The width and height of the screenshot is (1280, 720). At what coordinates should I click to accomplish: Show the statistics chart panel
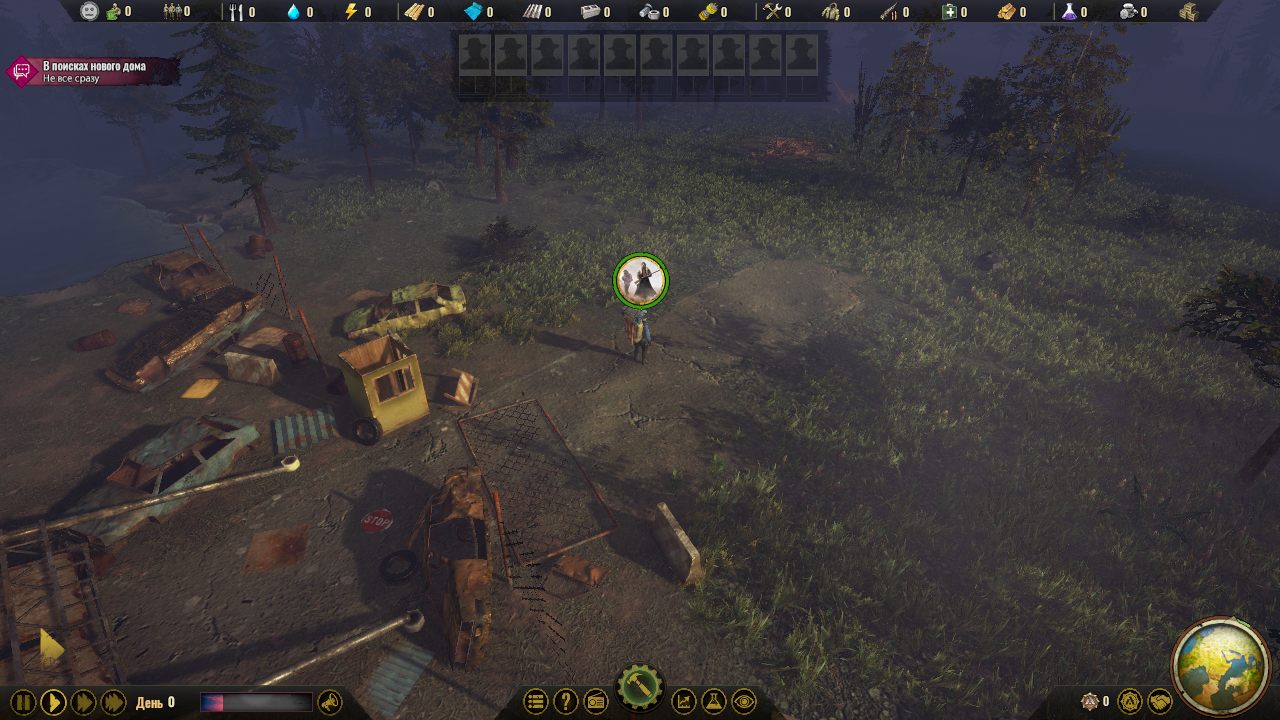684,702
